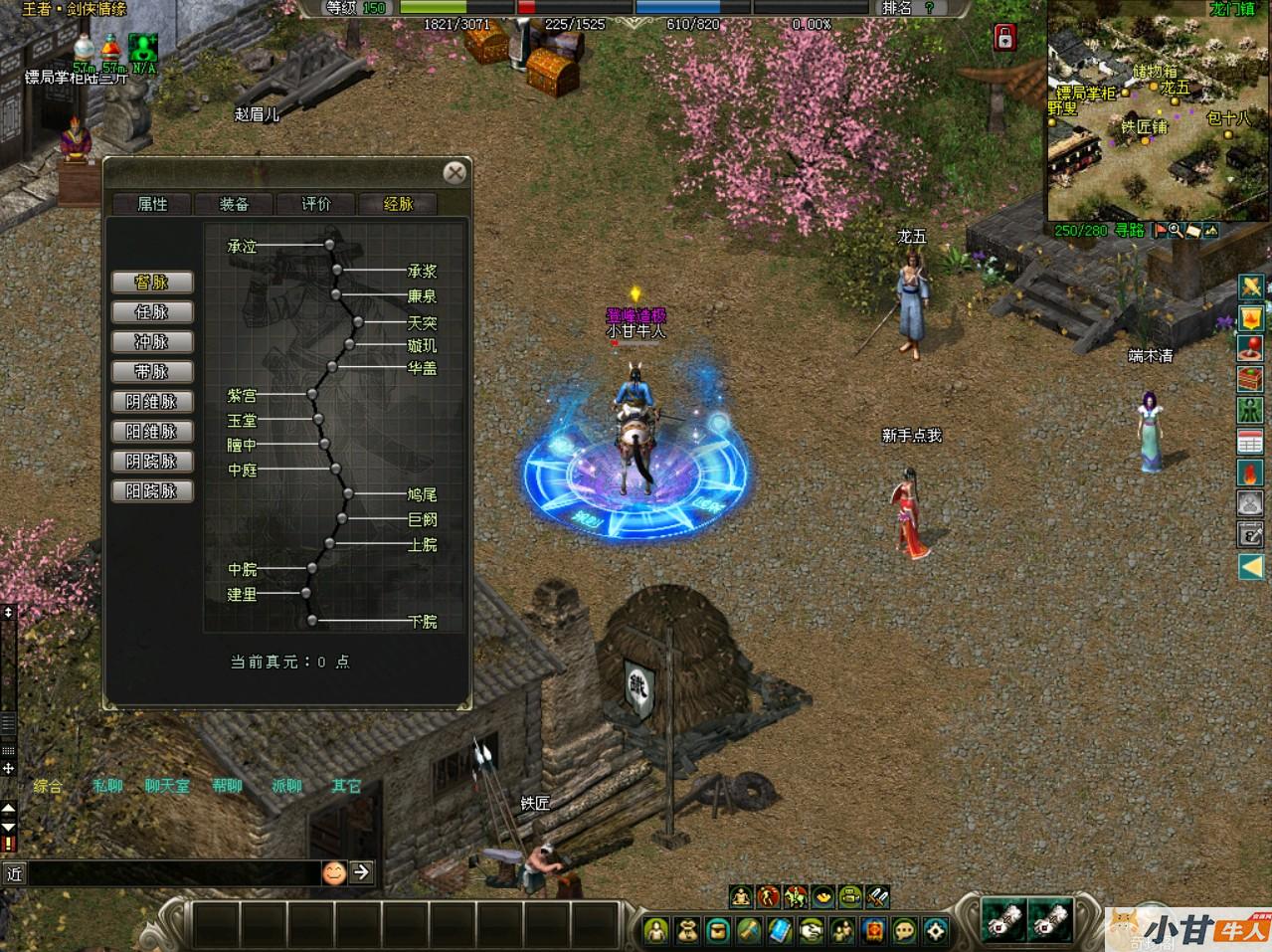The height and width of the screenshot is (952, 1272).
Task: Open the 装备 equipment tab
Action: [234, 204]
